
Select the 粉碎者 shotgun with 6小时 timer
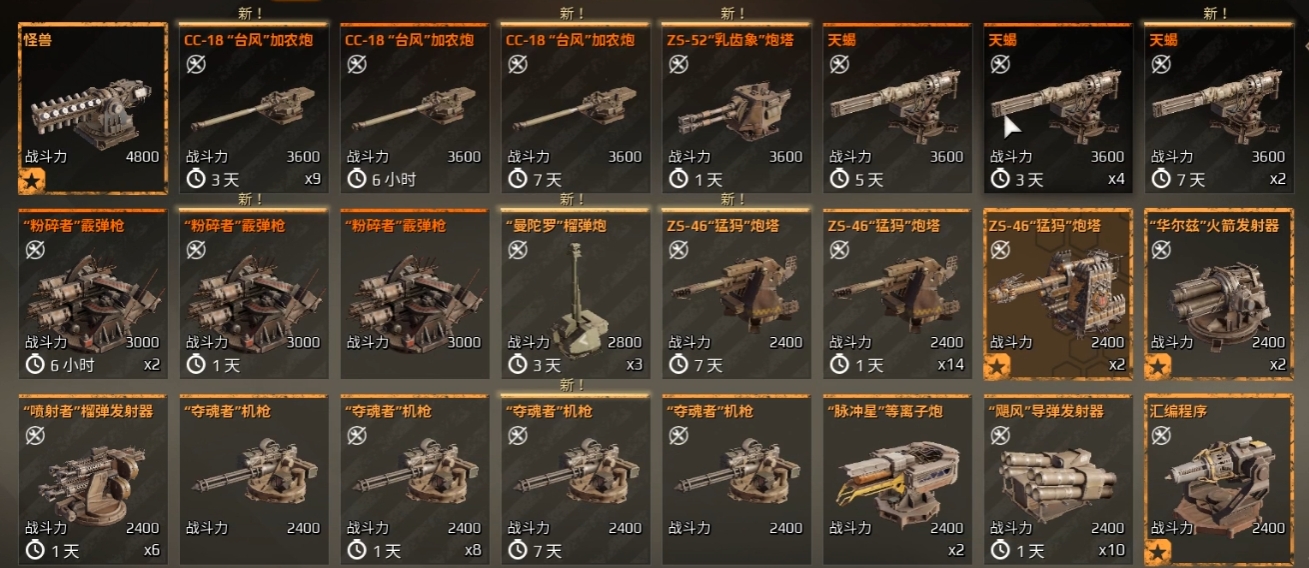click(93, 294)
